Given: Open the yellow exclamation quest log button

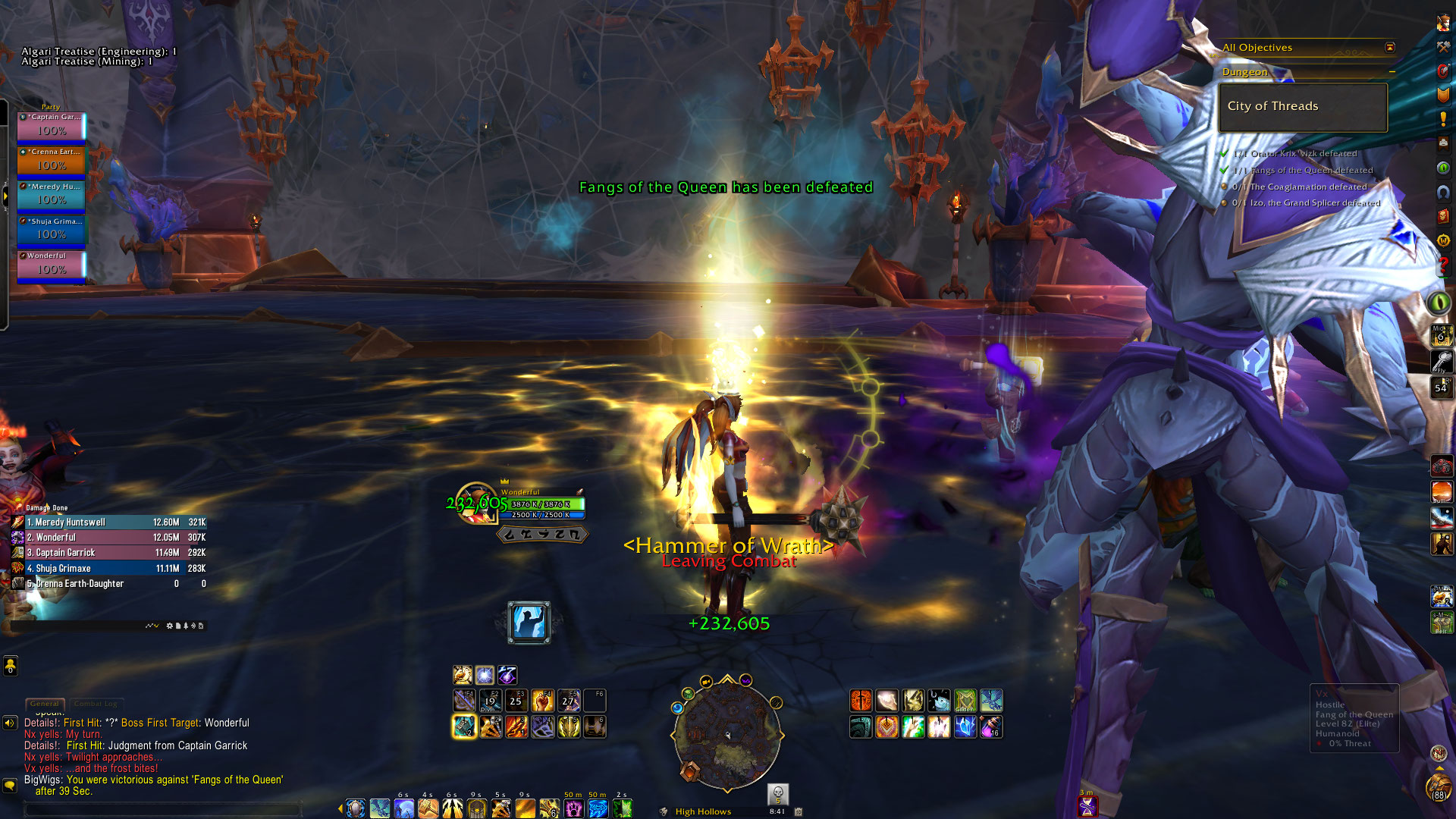Looking at the screenshot, I should tap(1443, 119).
